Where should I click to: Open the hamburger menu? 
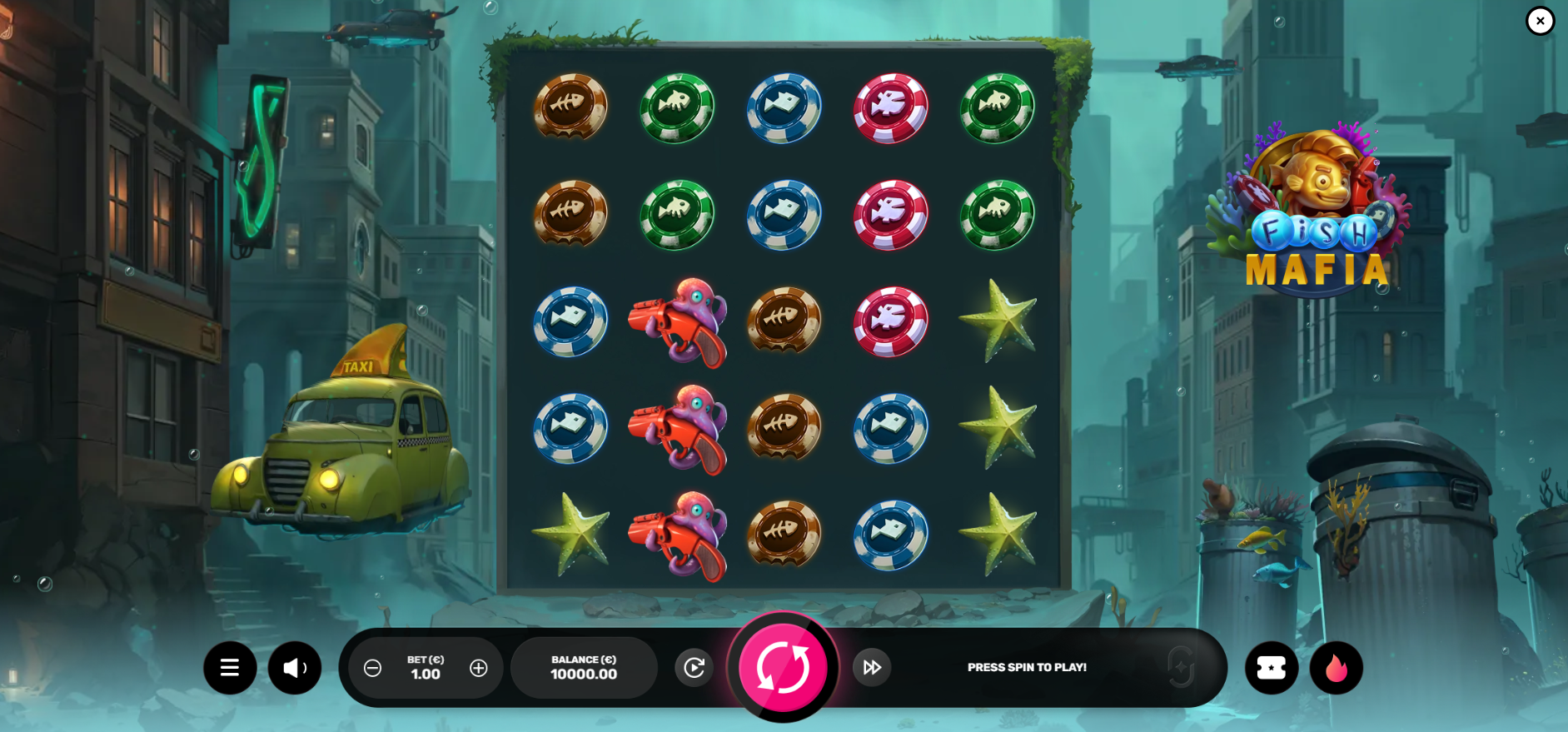click(230, 668)
